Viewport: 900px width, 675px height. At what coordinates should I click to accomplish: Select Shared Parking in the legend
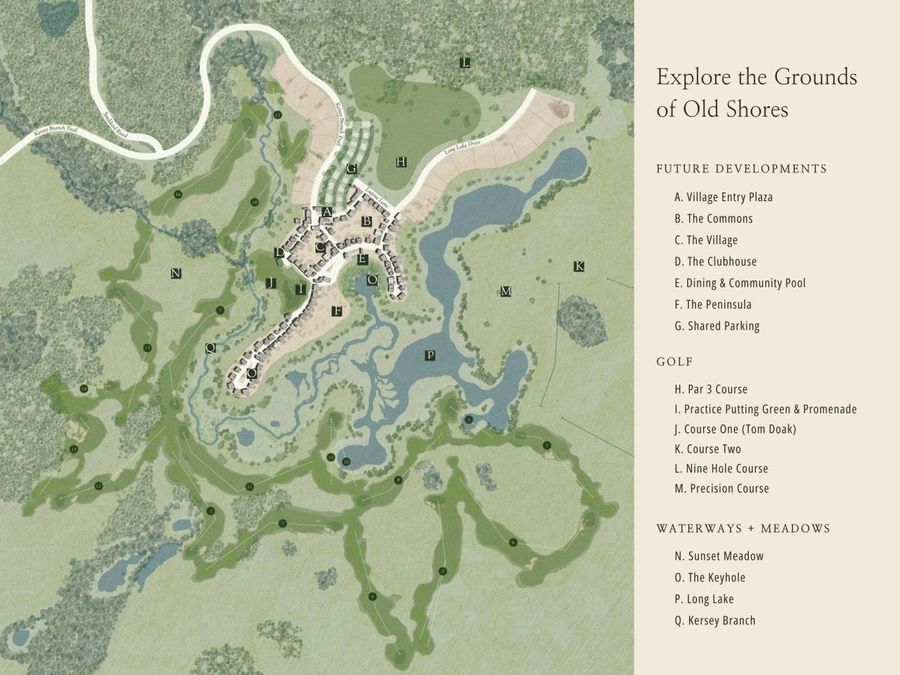click(x=716, y=326)
